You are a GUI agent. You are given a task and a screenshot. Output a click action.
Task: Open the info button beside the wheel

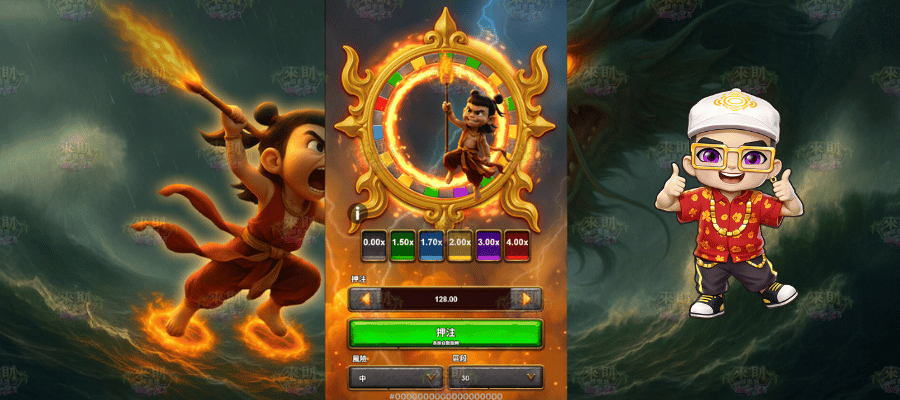356,213
